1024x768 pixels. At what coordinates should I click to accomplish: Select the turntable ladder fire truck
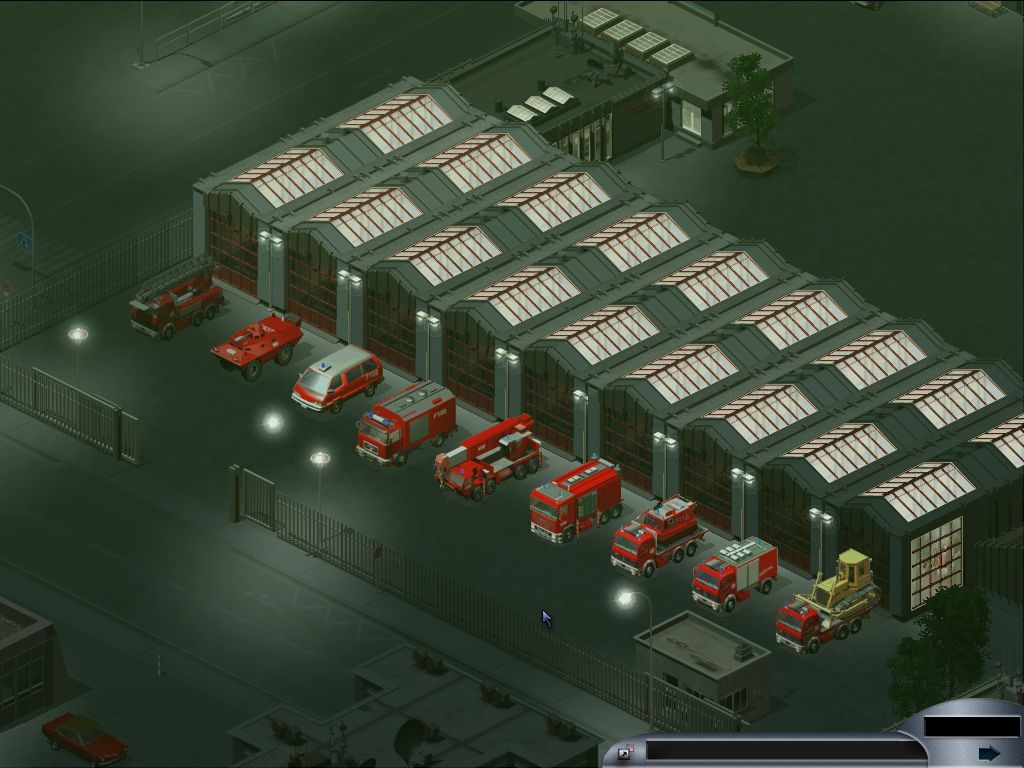176,300
